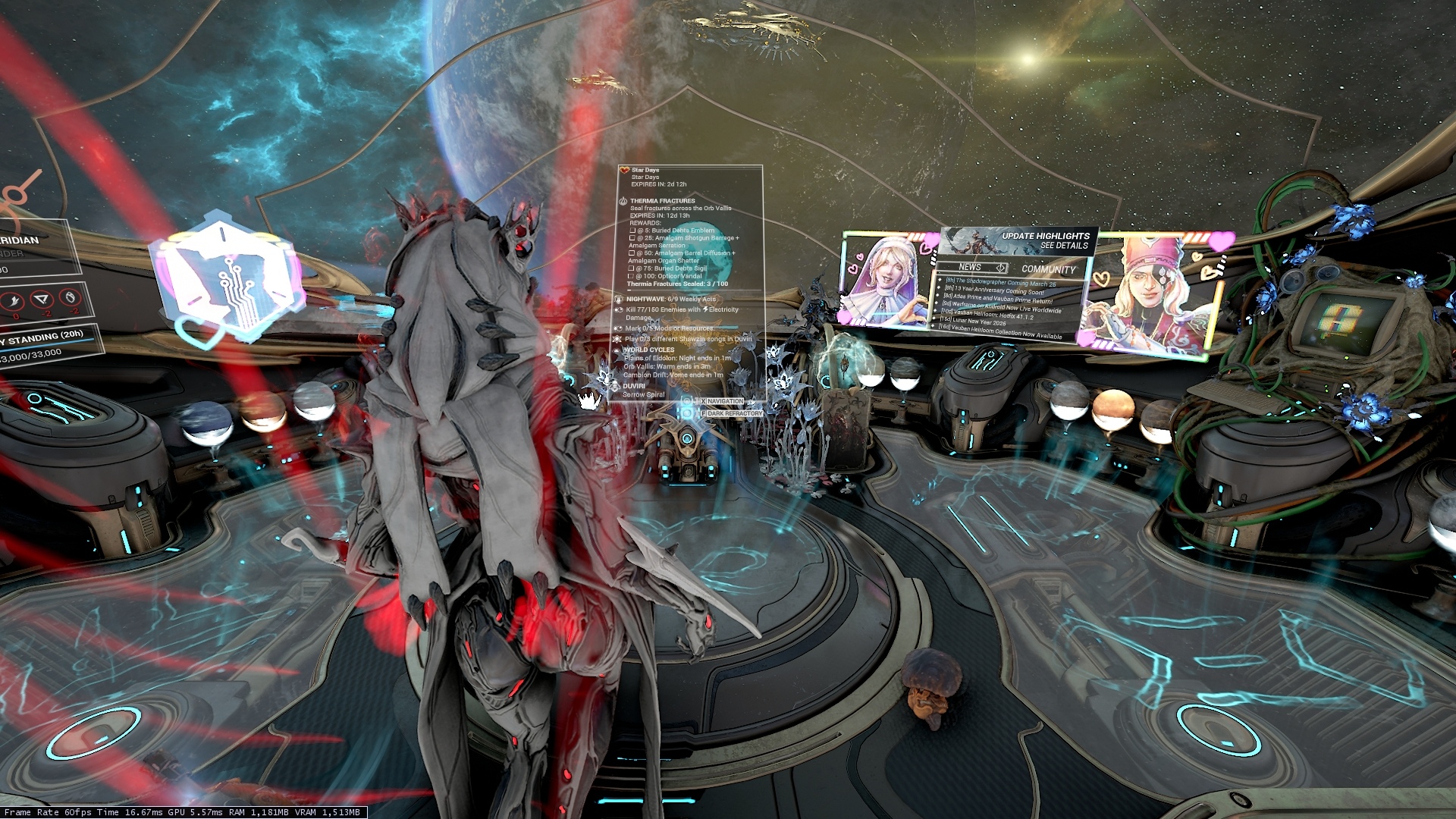Select the Thermia Fractures event heading

(662, 201)
